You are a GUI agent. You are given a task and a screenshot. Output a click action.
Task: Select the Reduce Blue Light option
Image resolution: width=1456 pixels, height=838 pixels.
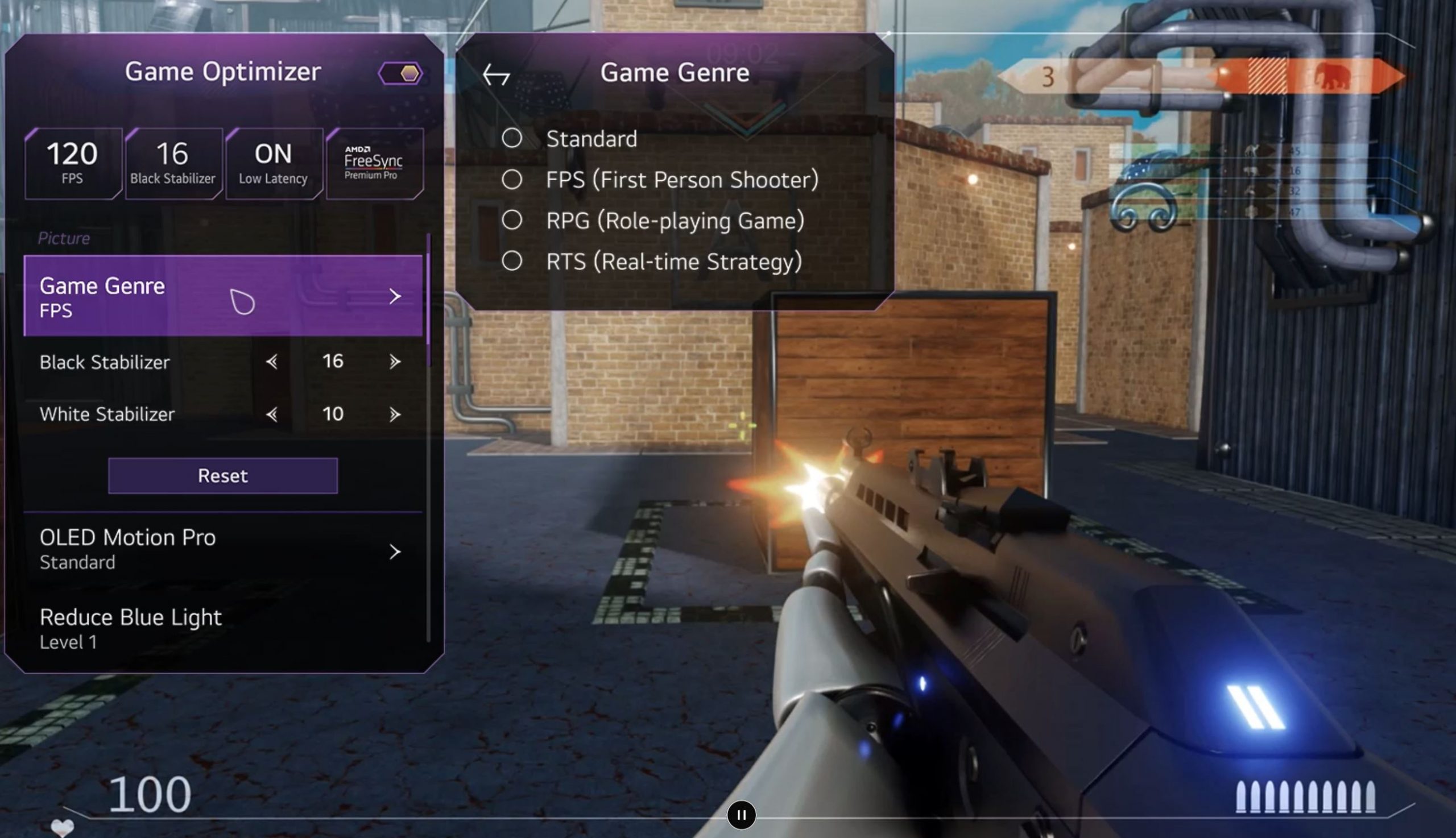click(222, 629)
